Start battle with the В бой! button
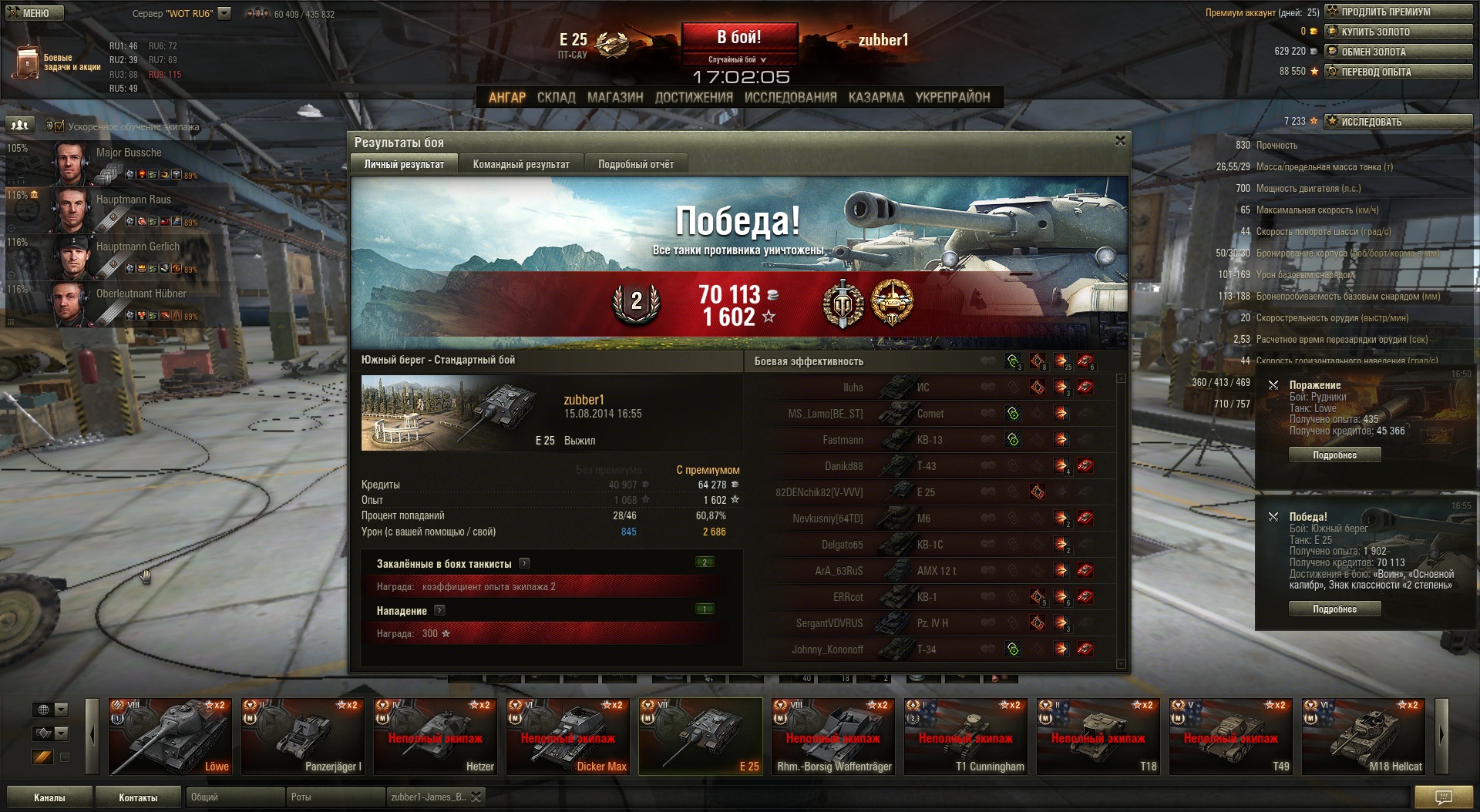Viewport: 1480px width, 812px height. (738, 38)
